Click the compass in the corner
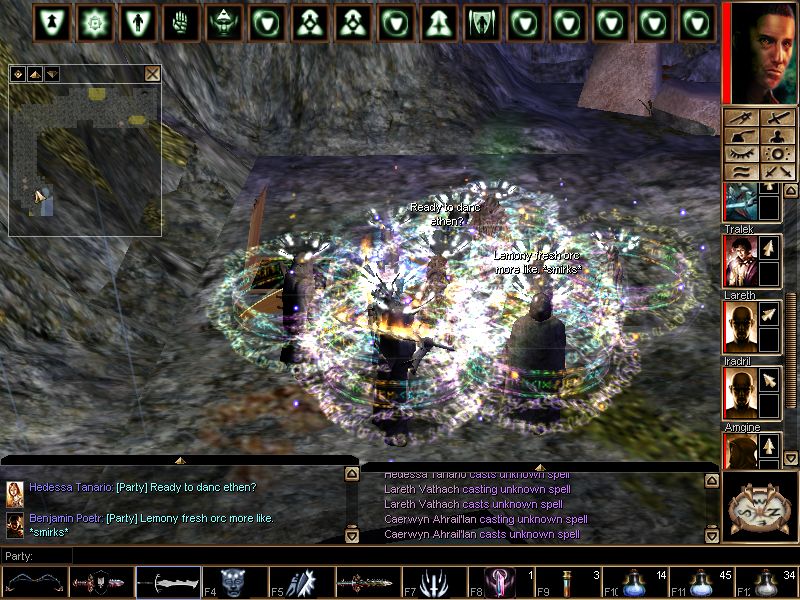 pos(759,506)
